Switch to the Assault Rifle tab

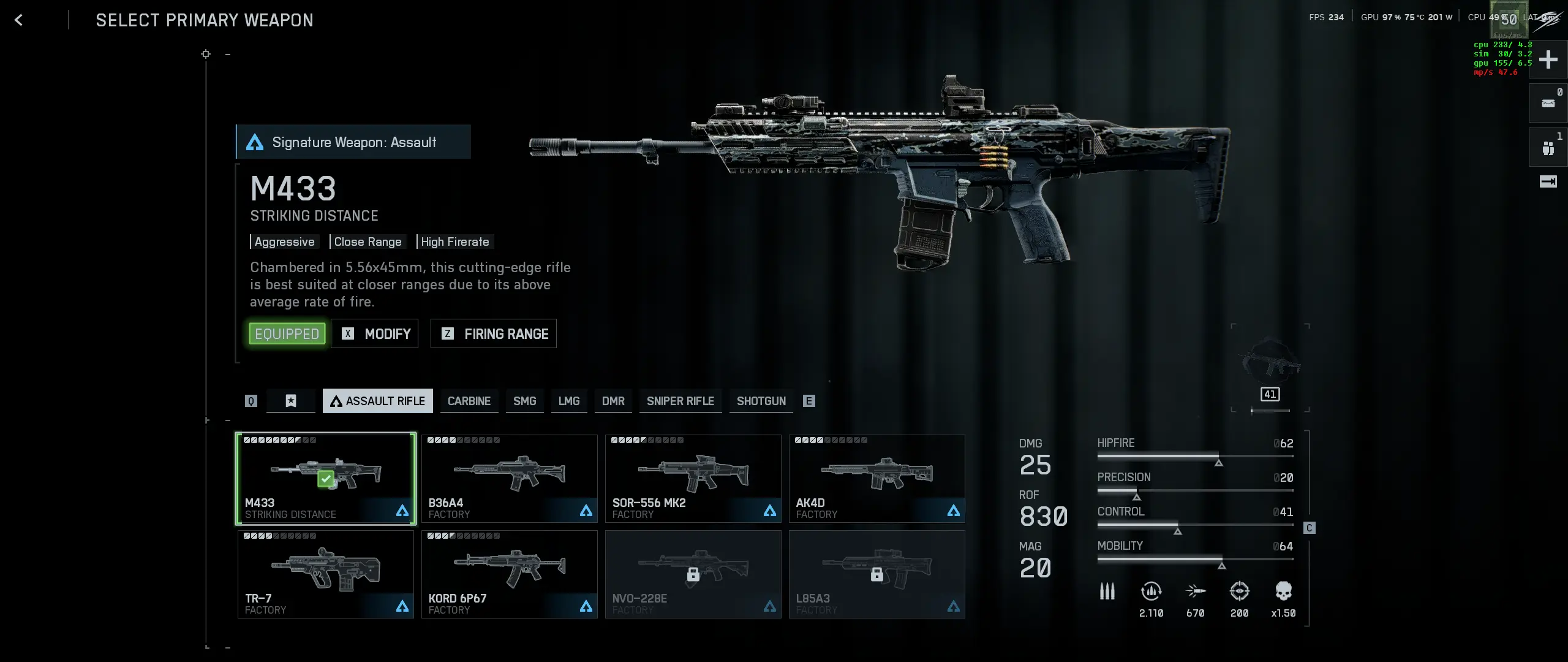pos(377,401)
